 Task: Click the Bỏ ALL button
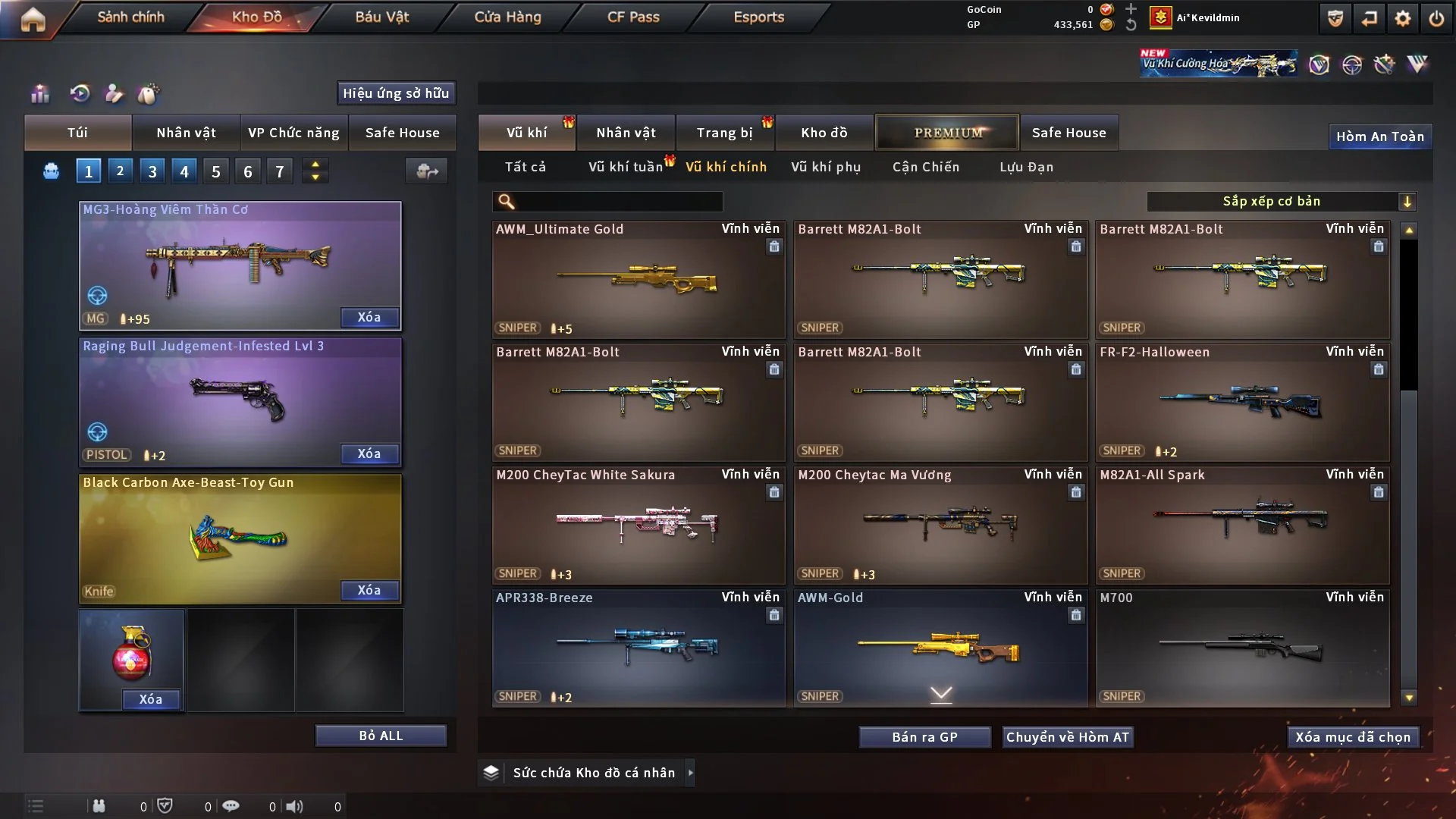point(381,736)
